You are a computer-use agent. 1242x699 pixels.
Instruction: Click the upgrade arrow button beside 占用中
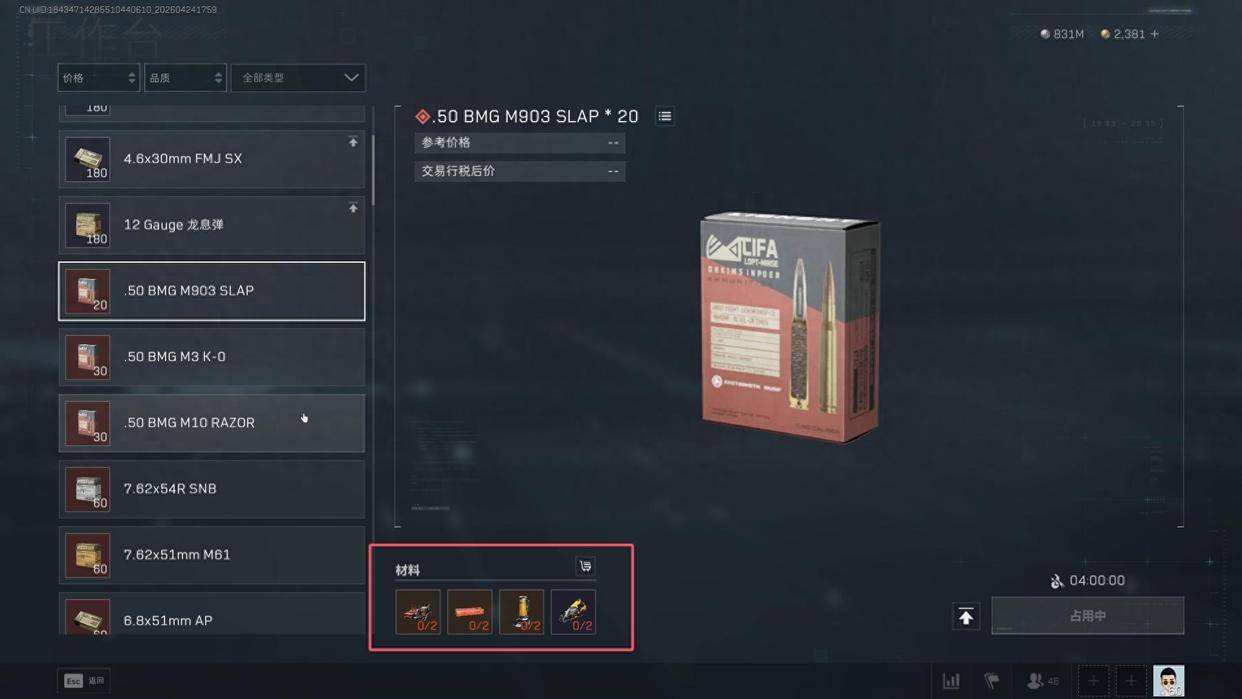pos(966,617)
